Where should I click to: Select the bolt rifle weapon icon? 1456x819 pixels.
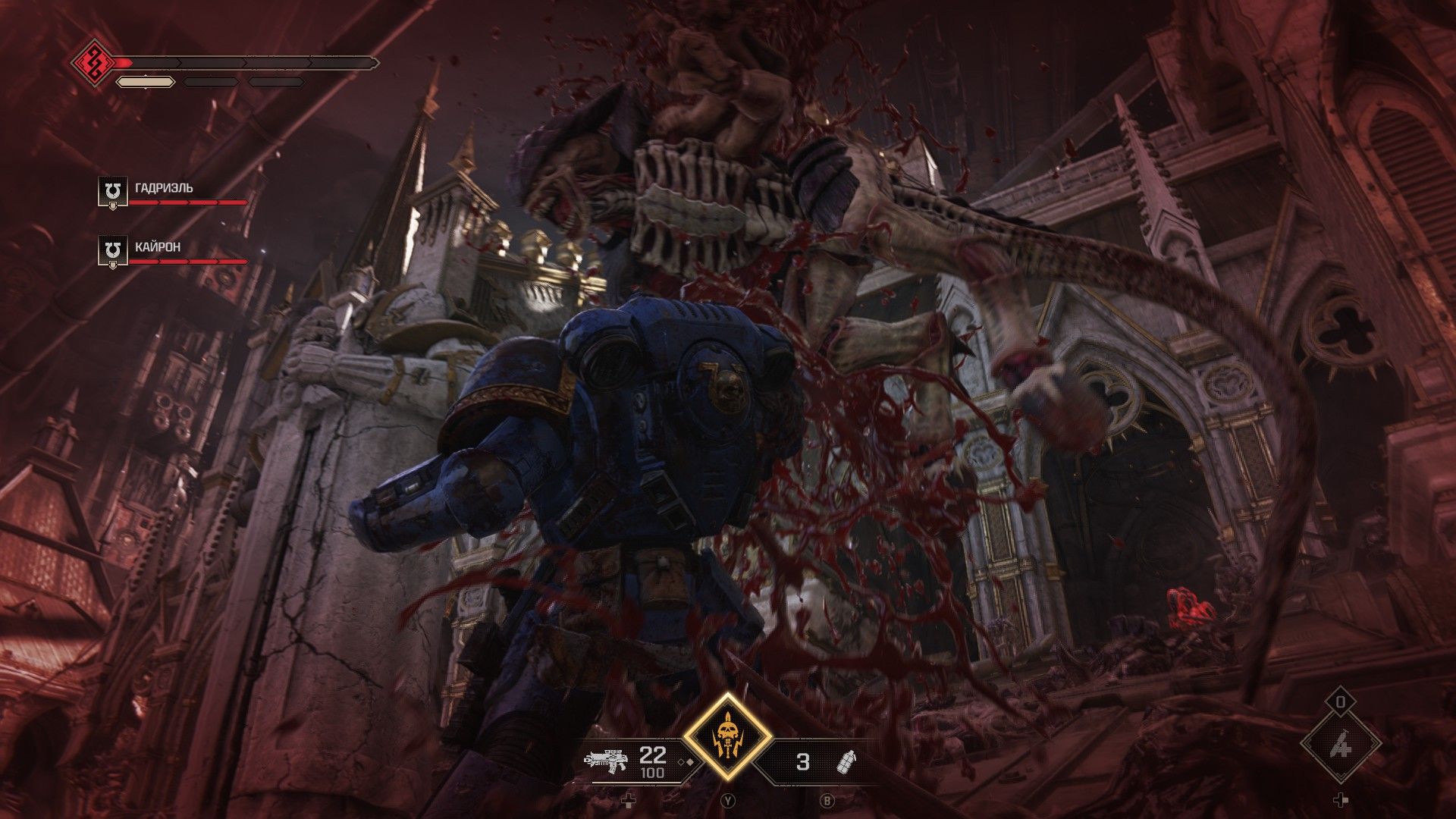coord(606,761)
